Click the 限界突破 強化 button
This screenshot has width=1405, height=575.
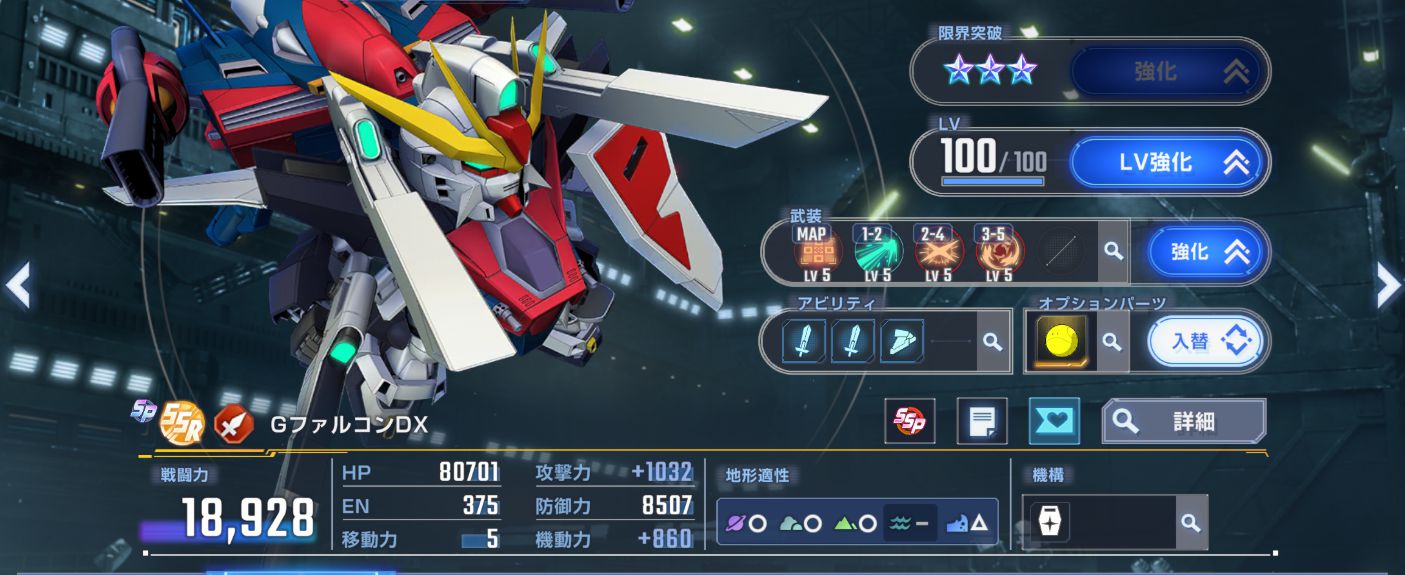[1169, 71]
